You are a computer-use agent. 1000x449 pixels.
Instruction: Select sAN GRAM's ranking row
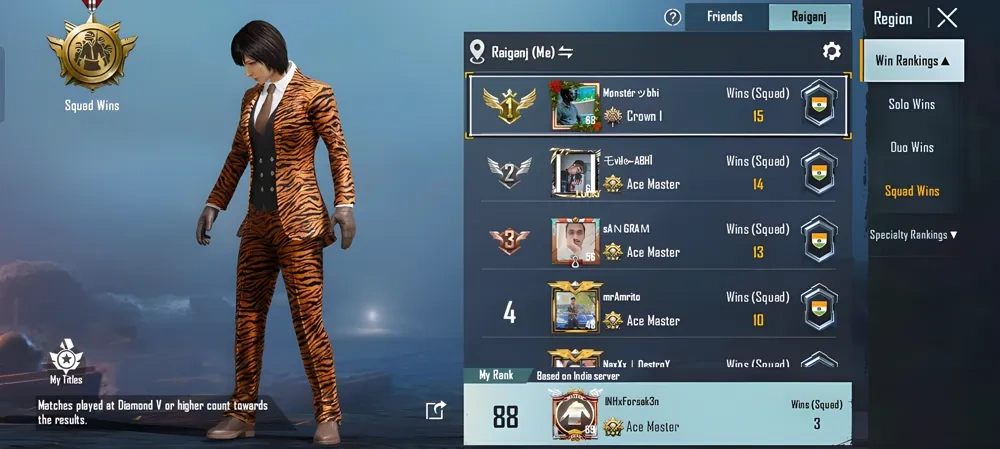(658, 240)
